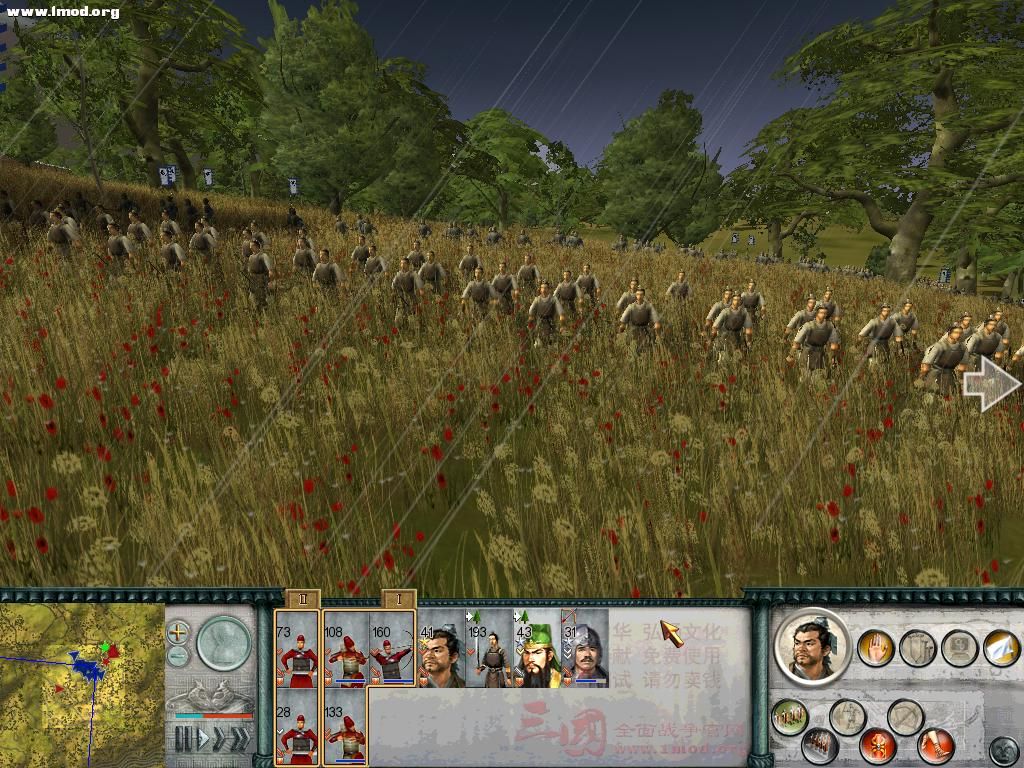The height and width of the screenshot is (768, 1024).
Task: Order halt with the raised hand icon
Action: point(877,648)
